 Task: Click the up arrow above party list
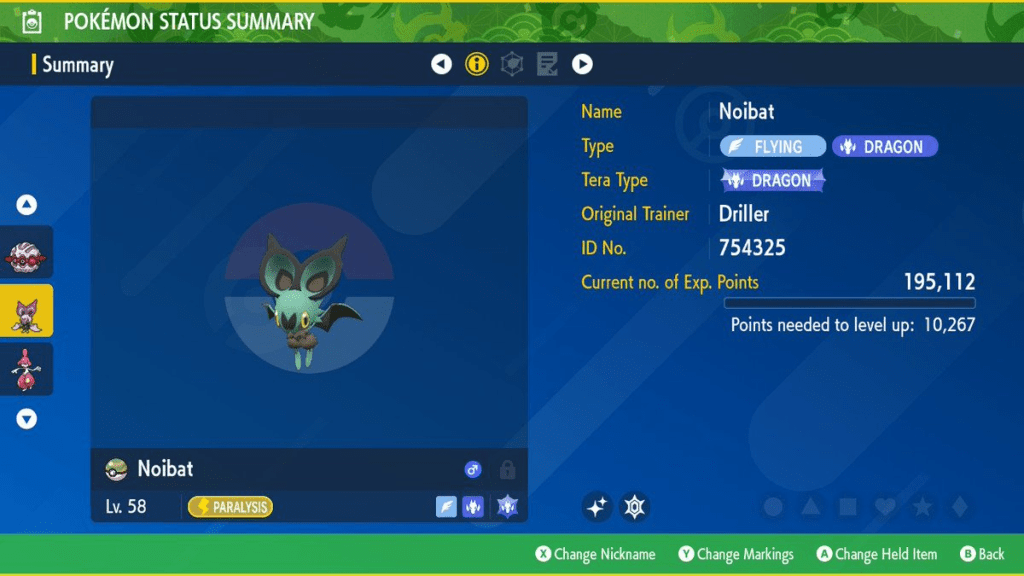click(x=27, y=205)
